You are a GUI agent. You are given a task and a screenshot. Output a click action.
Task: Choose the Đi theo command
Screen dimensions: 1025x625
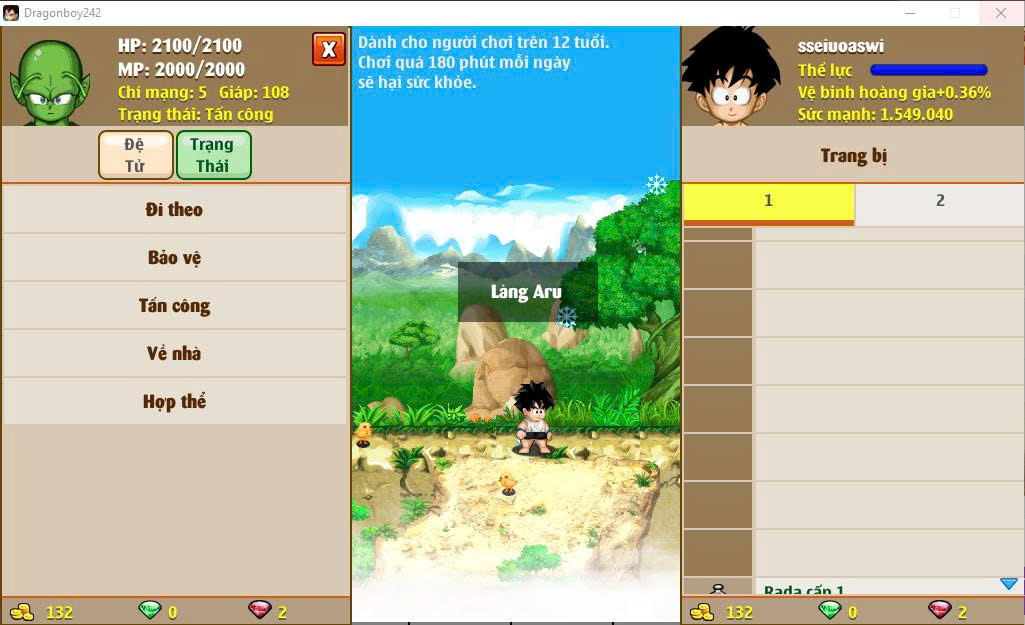coord(174,210)
